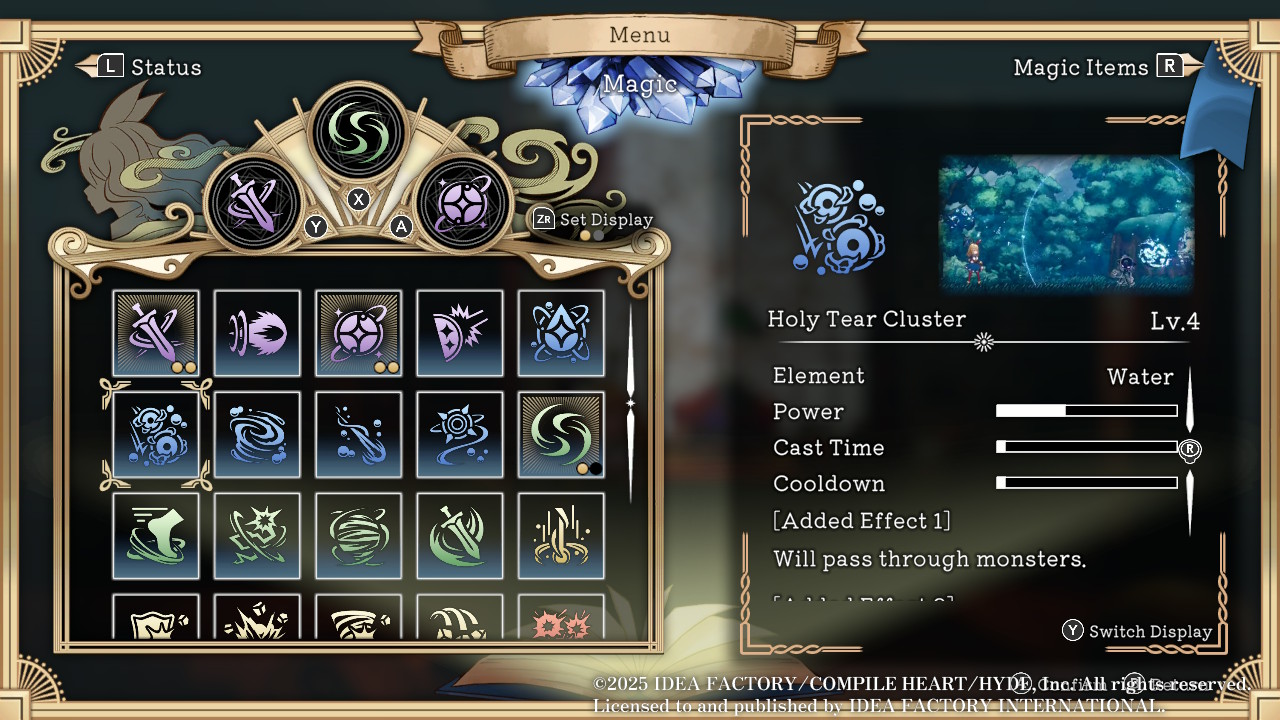
Task: Select the purple comet projectile spell
Action: tap(257, 333)
